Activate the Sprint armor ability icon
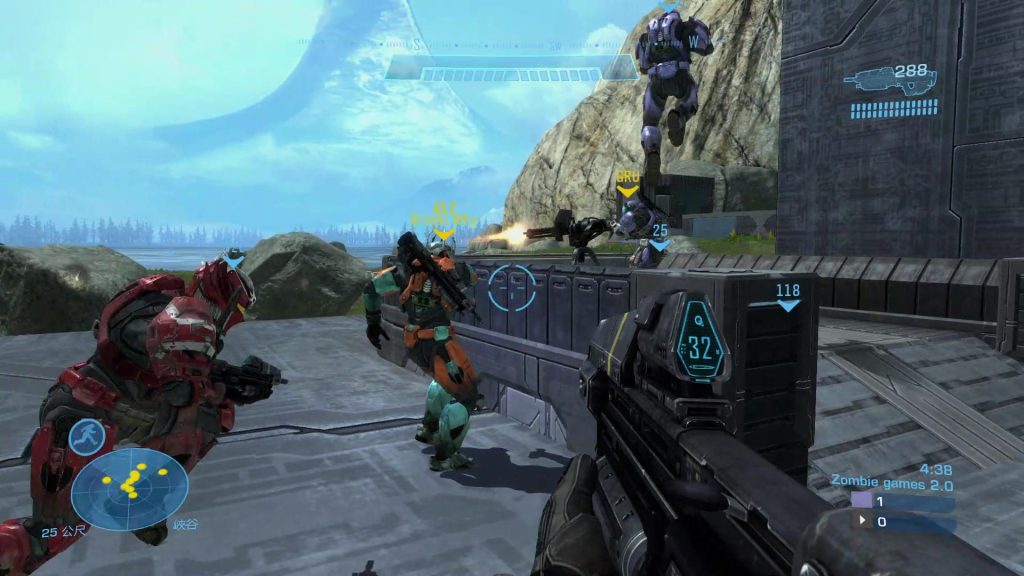Viewport: 1024px width, 576px height. point(87,437)
